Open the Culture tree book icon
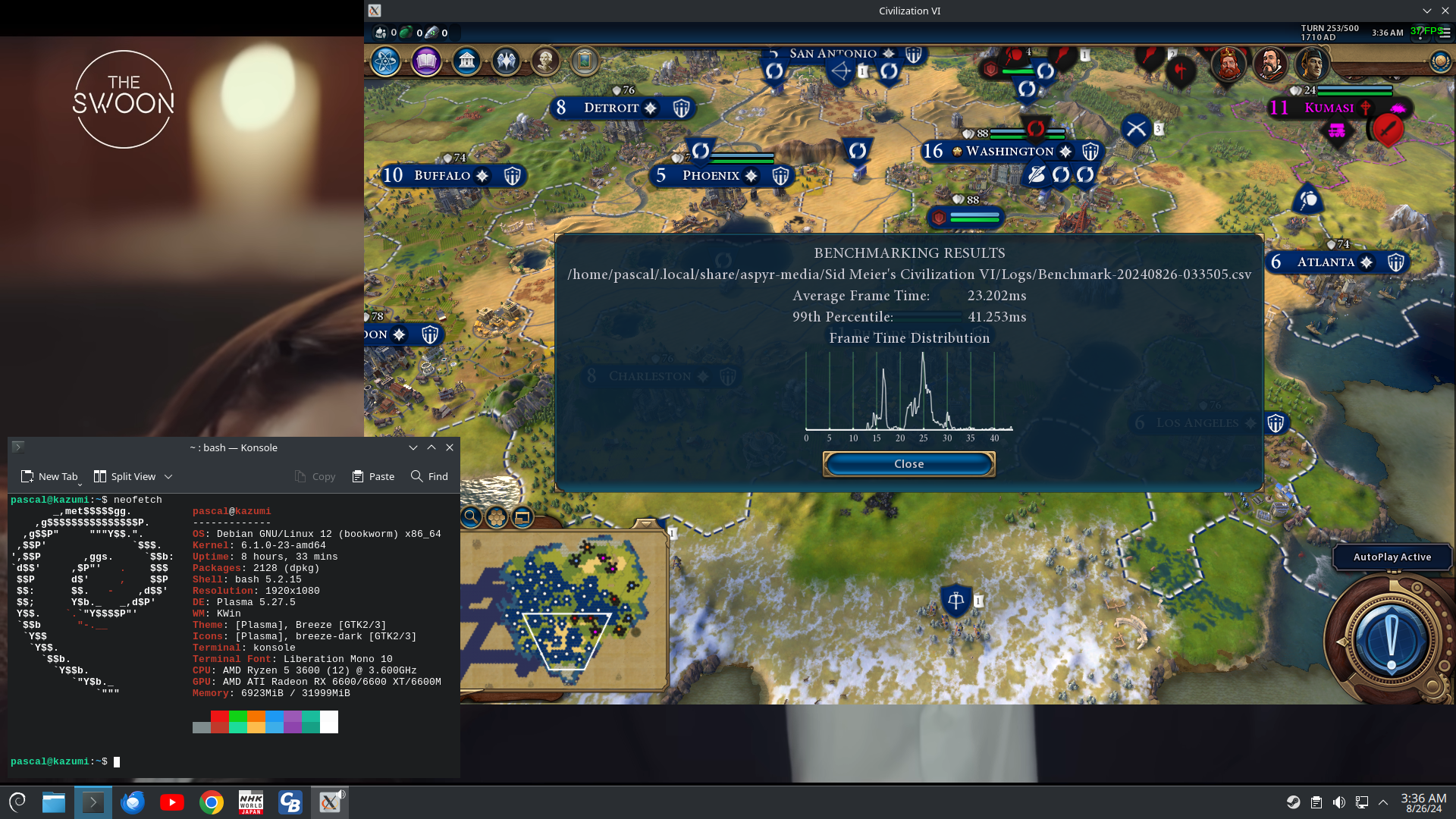The image size is (1456, 819). pyautogui.click(x=426, y=61)
